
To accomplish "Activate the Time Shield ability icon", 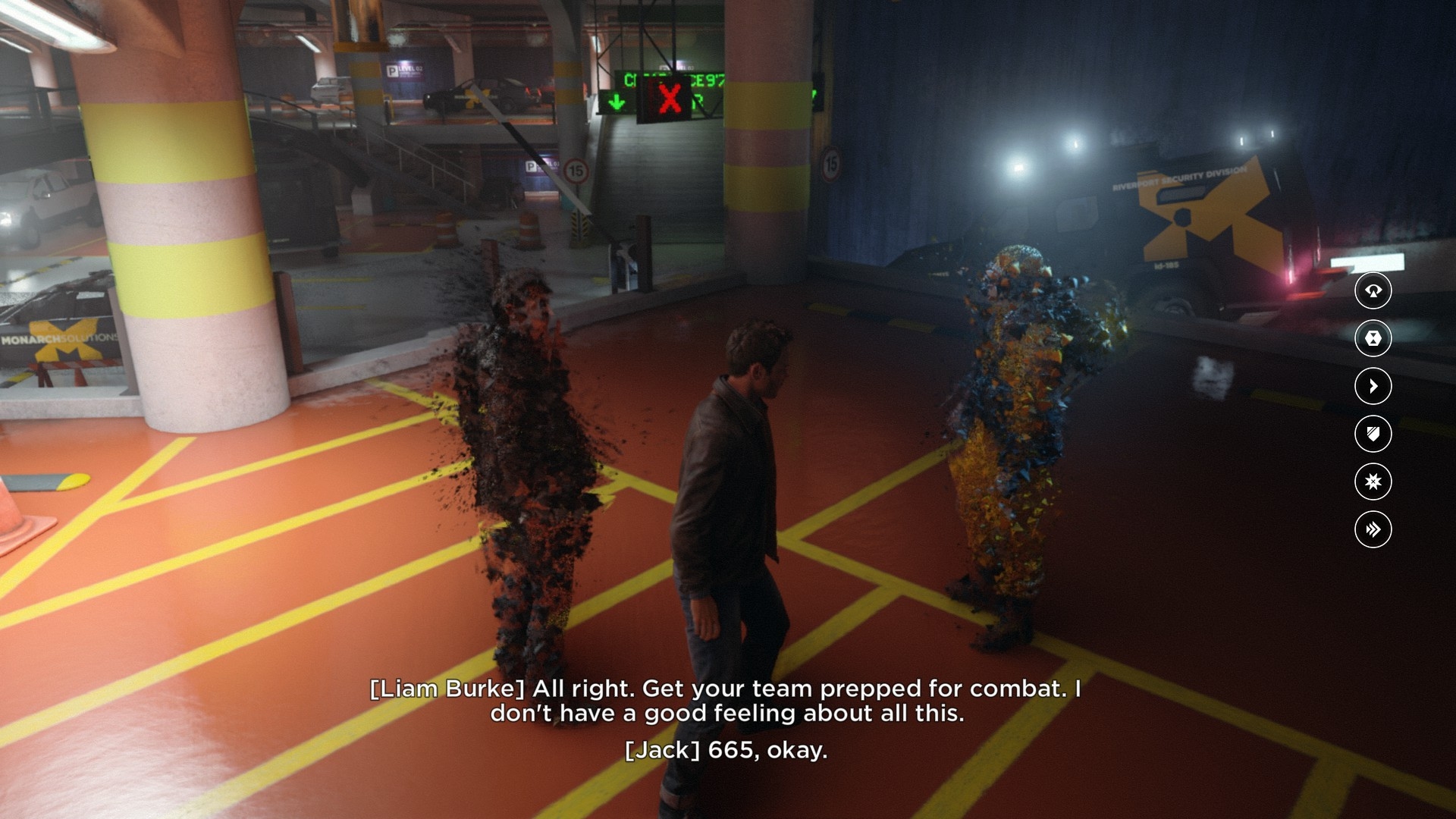I will 1373,434.
